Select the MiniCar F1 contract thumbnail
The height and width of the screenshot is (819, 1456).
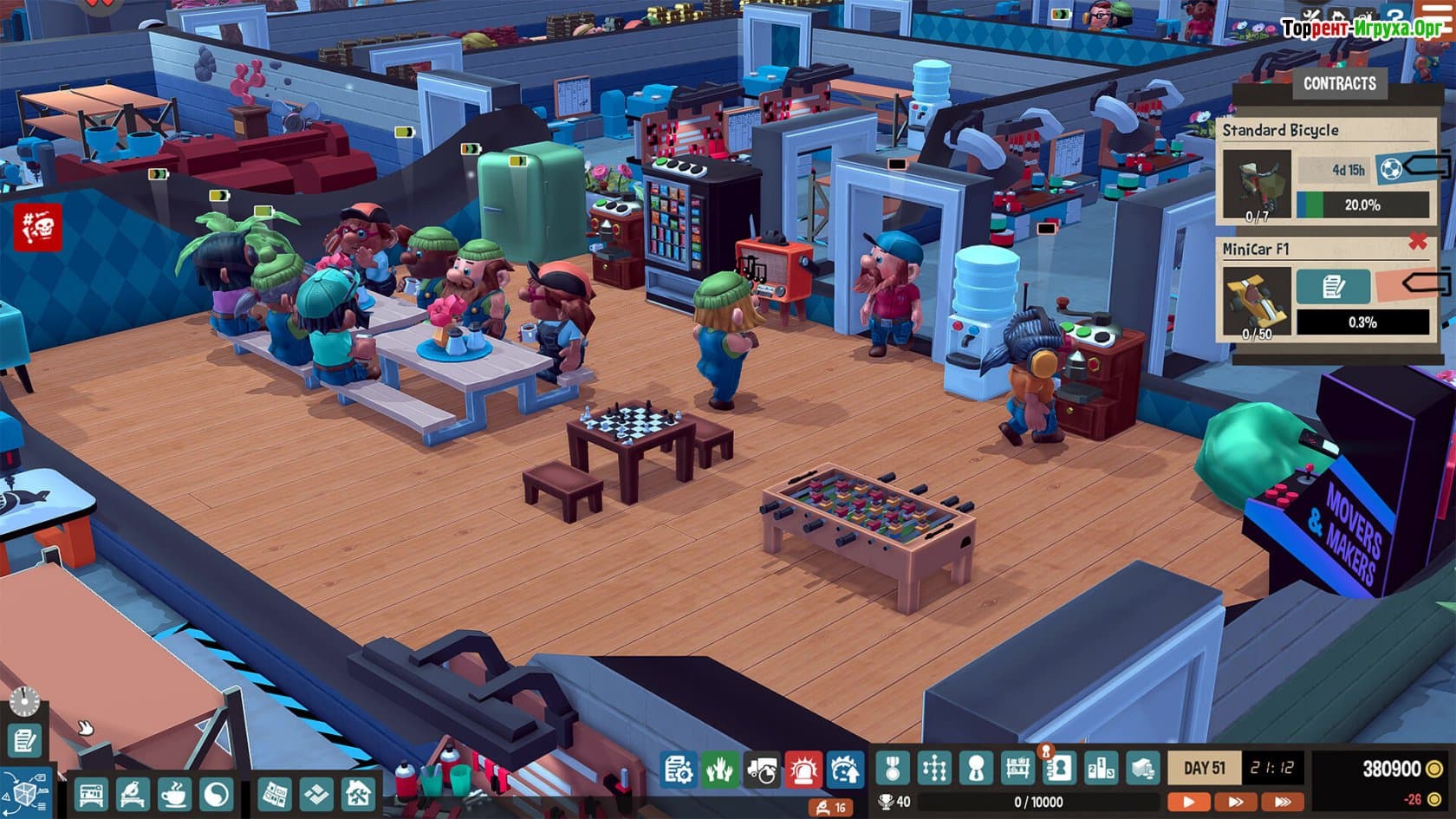[1256, 301]
